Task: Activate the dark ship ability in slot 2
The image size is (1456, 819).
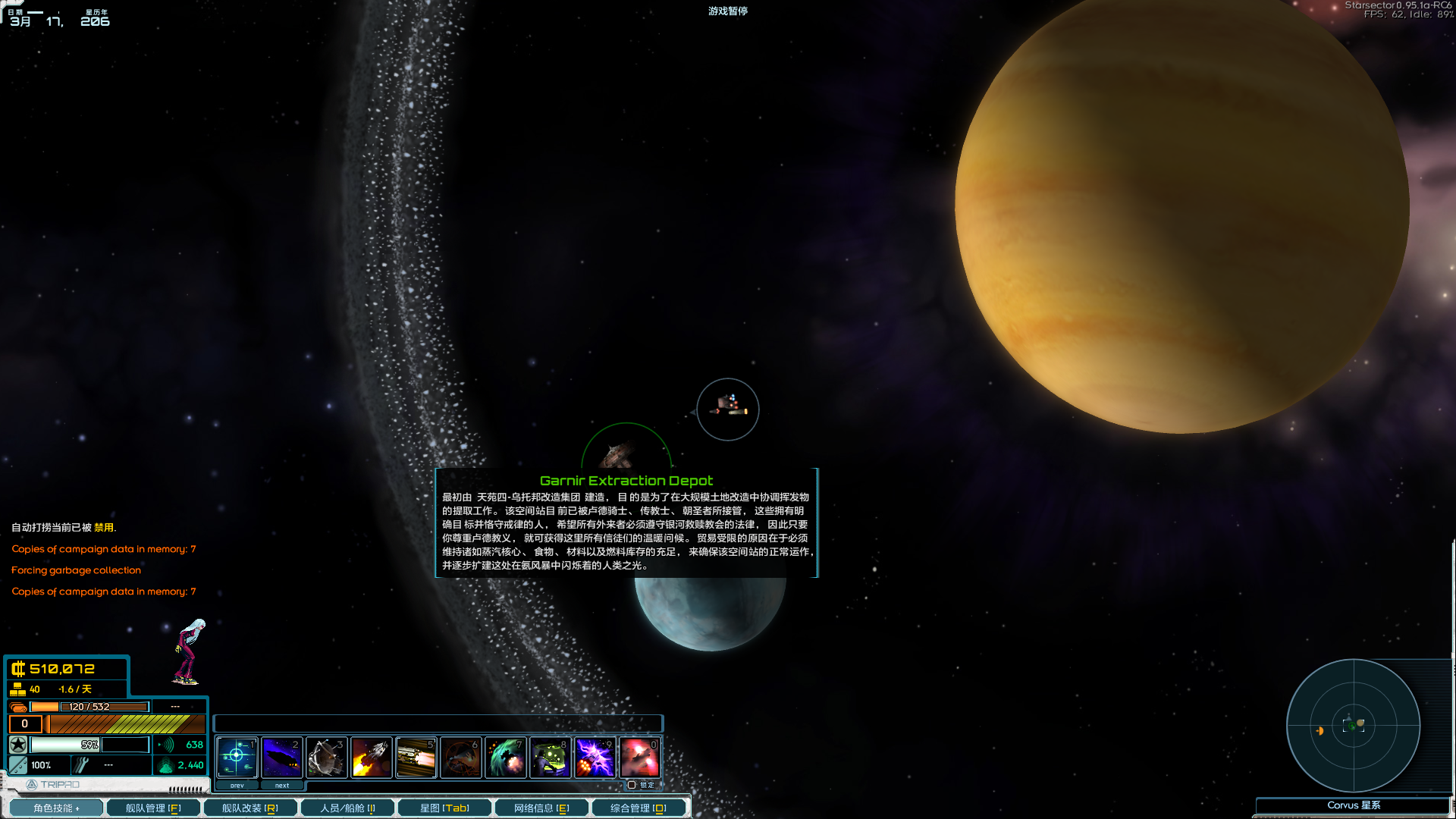Action: pyautogui.click(x=281, y=757)
